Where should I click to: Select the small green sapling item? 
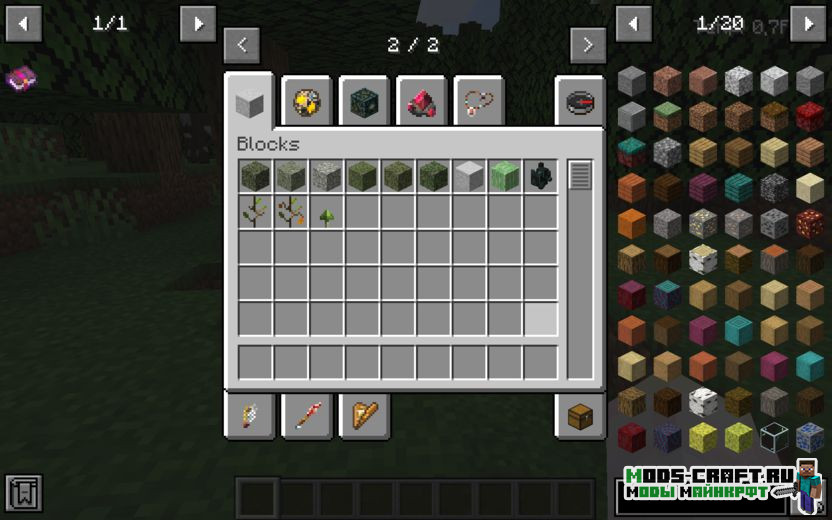pyautogui.click(x=326, y=213)
